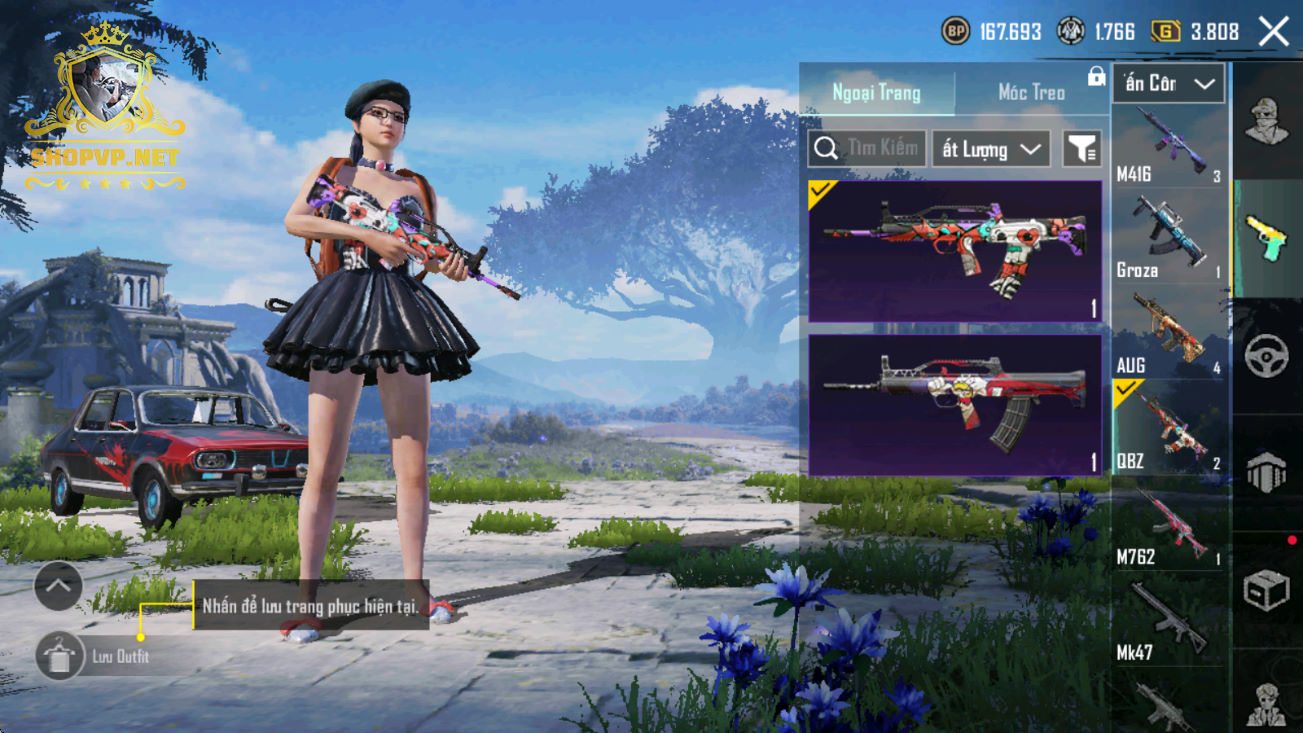Switch to the Ngoại Trang tab

click(876, 93)
